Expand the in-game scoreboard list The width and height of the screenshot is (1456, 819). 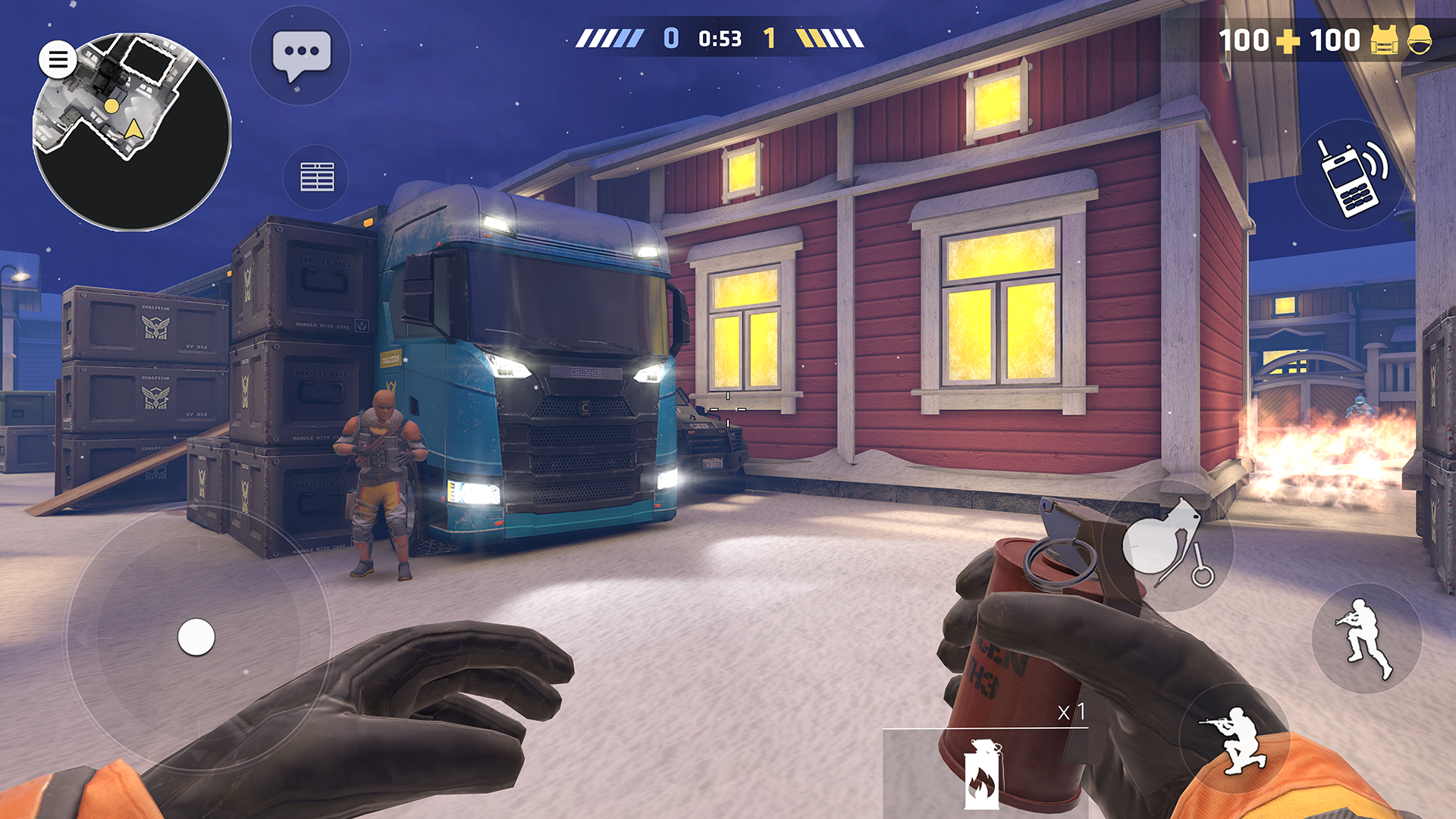(x=317, y=176)
